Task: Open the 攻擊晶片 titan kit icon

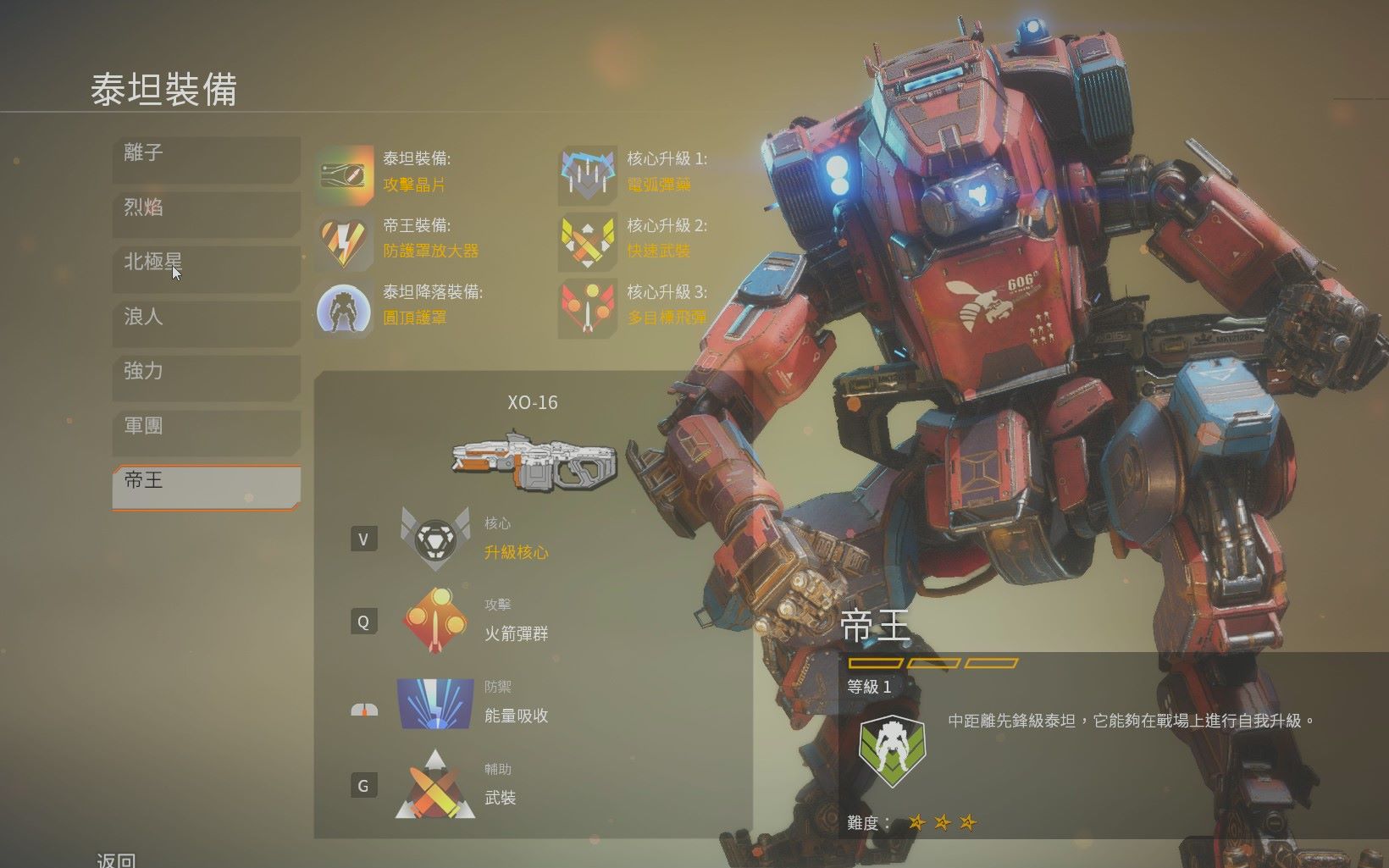Action: (344, 174)
